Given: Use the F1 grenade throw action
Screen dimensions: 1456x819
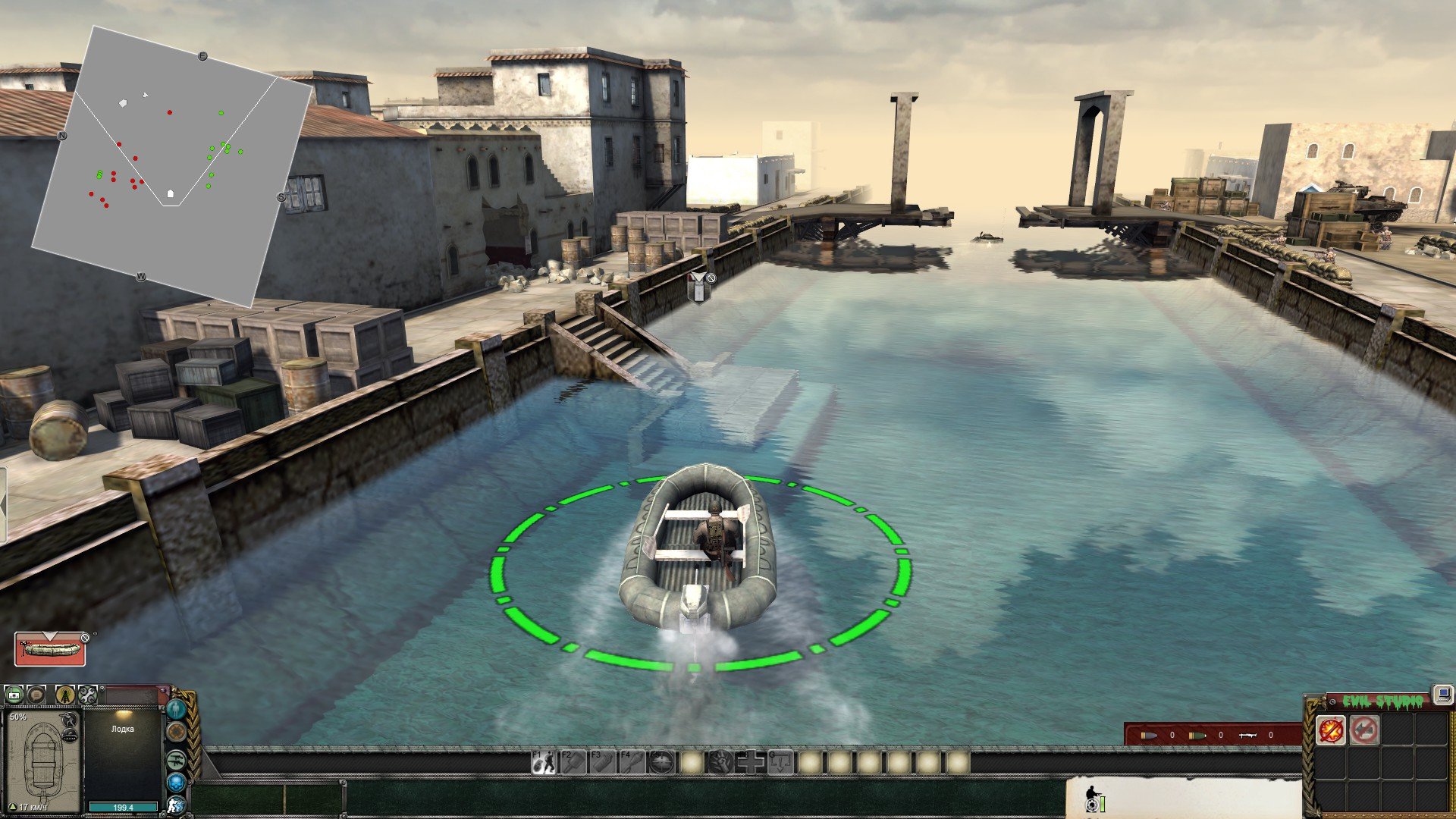Looking at the screenshot, I should (543, 762).
